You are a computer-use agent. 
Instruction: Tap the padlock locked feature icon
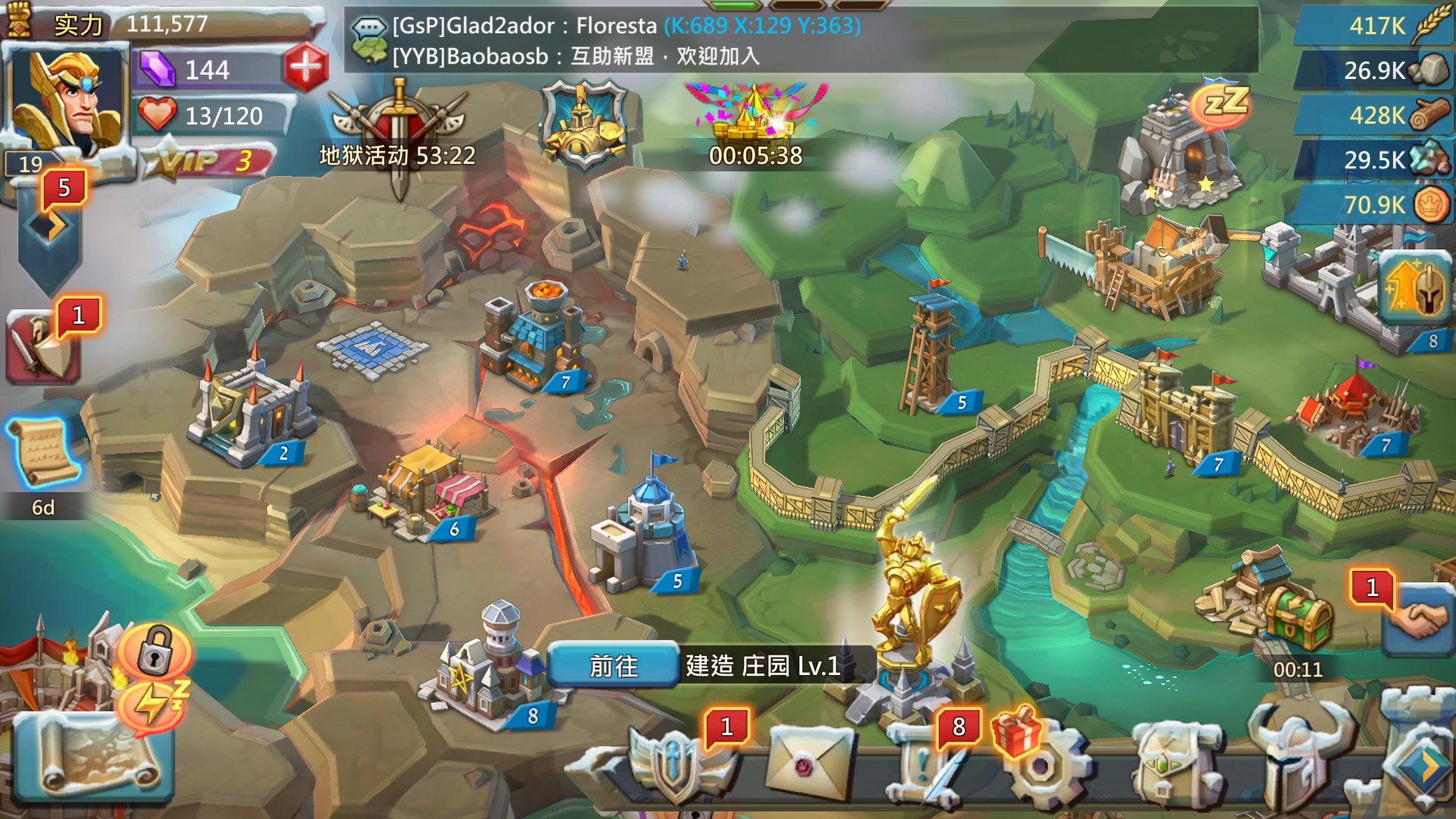[155, 651]
